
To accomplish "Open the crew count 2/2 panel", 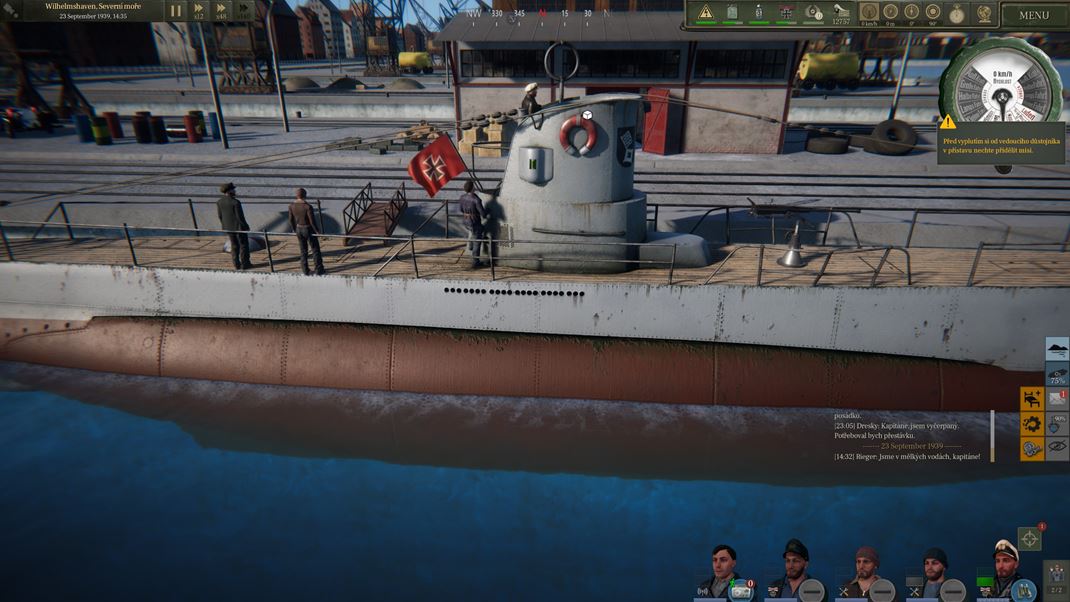I will (x=1057, y=578).
